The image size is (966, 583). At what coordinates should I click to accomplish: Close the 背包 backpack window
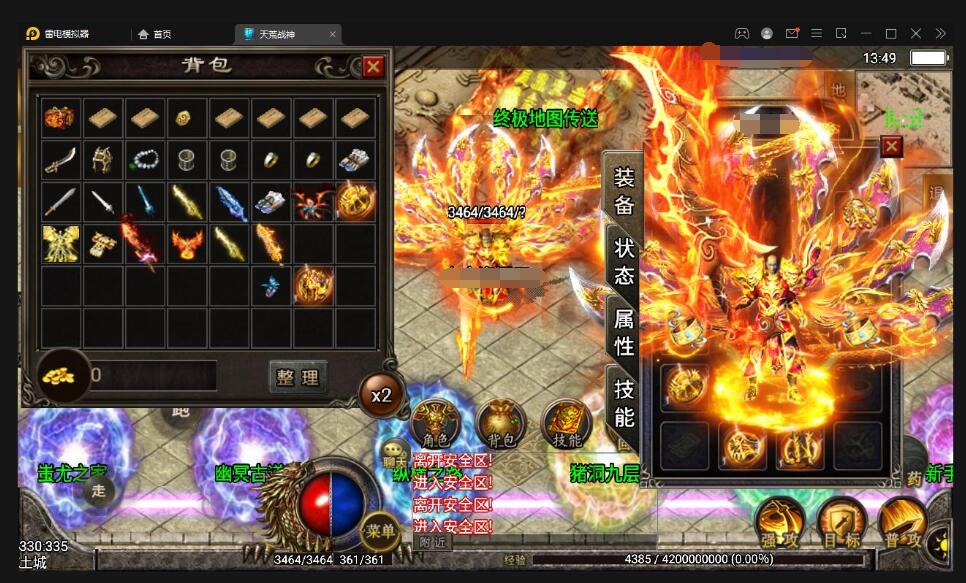coord(373,67)
